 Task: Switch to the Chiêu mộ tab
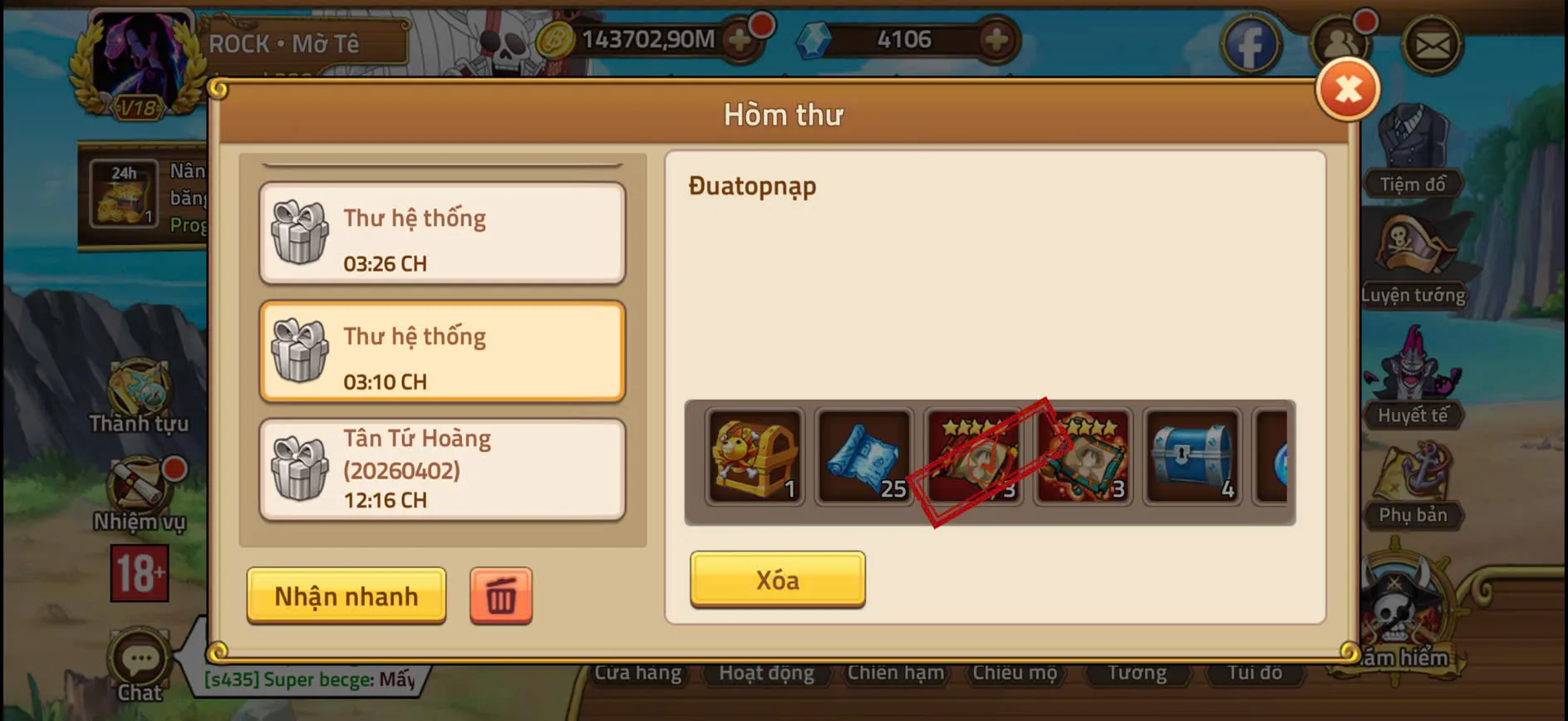(1015, 673)
